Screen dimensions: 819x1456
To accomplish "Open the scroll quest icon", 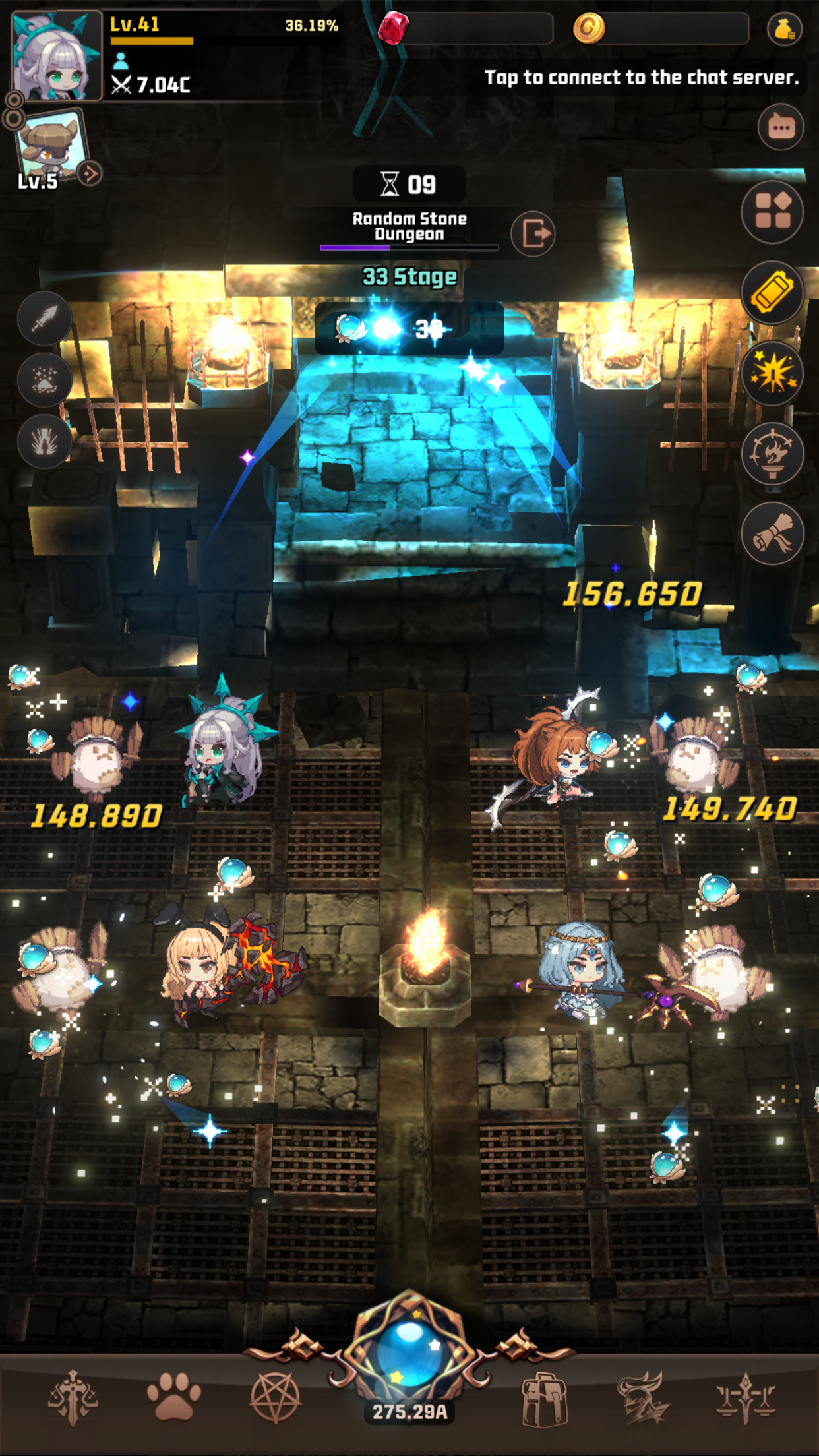I will point(772,534).
